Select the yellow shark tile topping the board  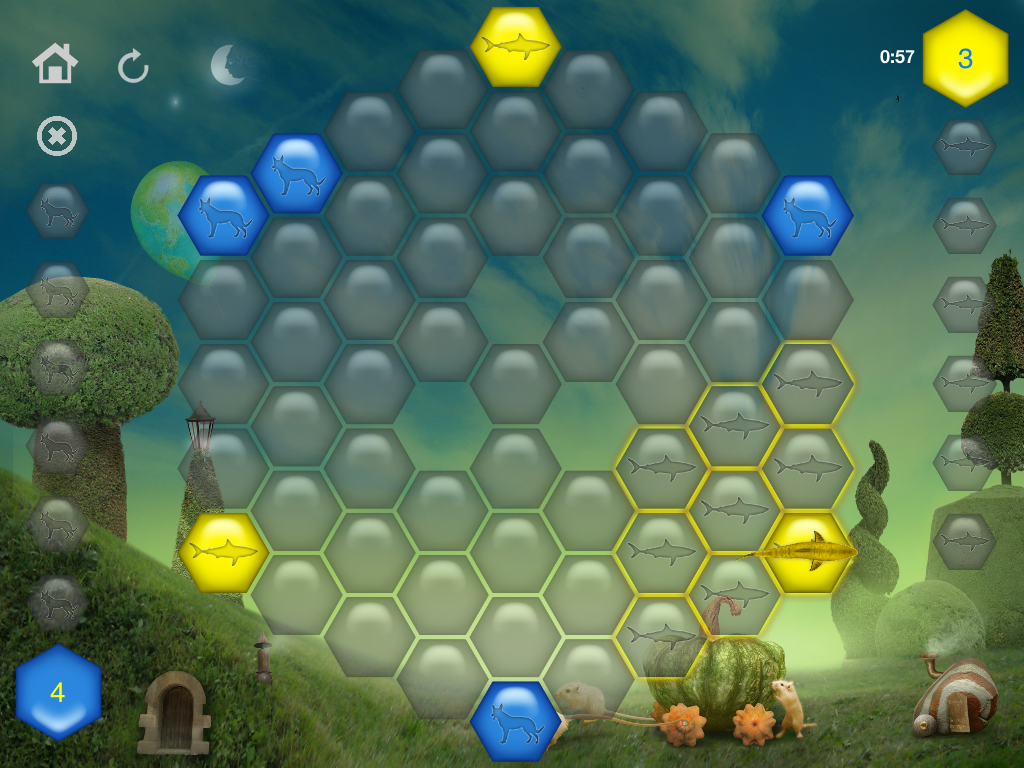[516, 46]
